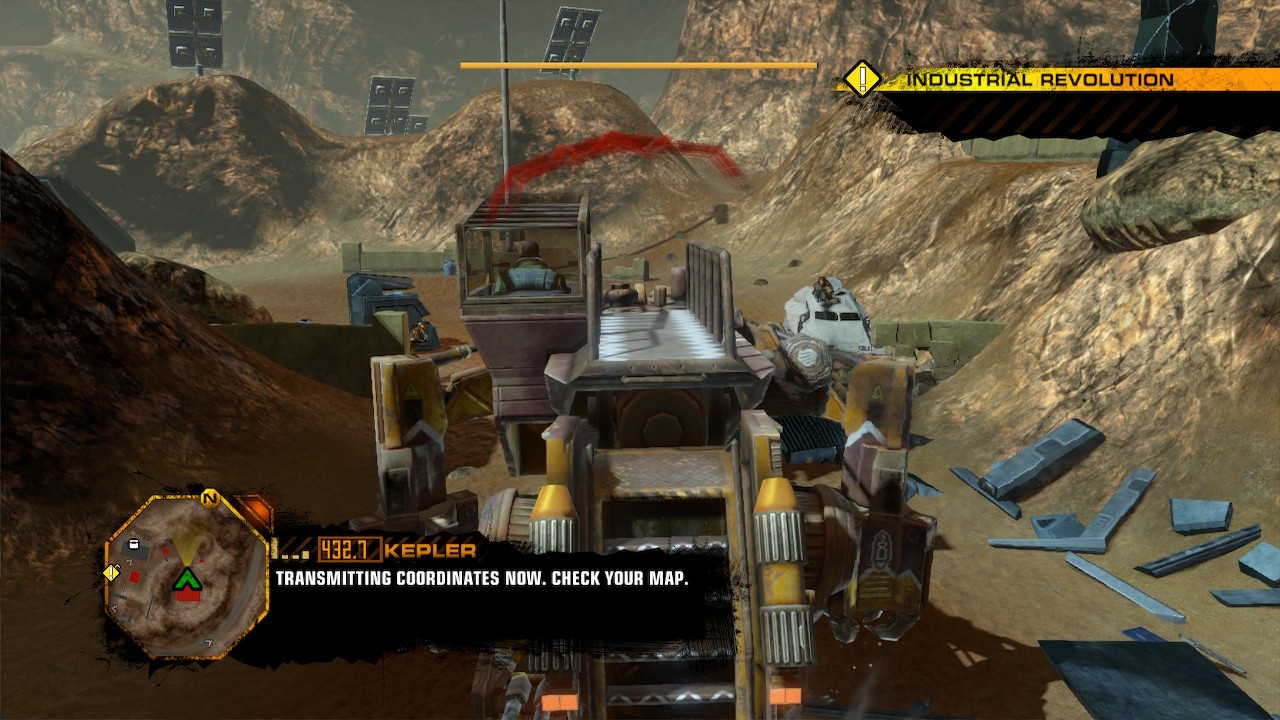The height and width of the screenshot is (720, 1280).
Task: Select the red mission square near minimap center
Action: tap(165, 551)
